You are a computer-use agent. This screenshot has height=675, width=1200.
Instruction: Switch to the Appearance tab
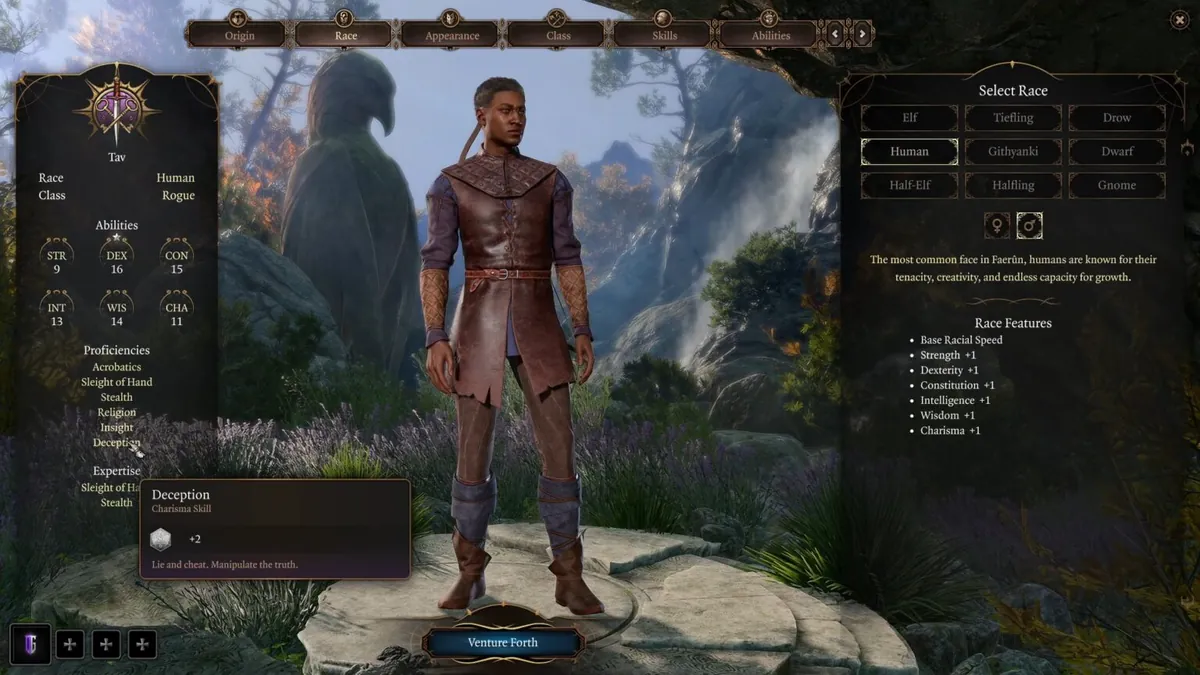point(451,35)
